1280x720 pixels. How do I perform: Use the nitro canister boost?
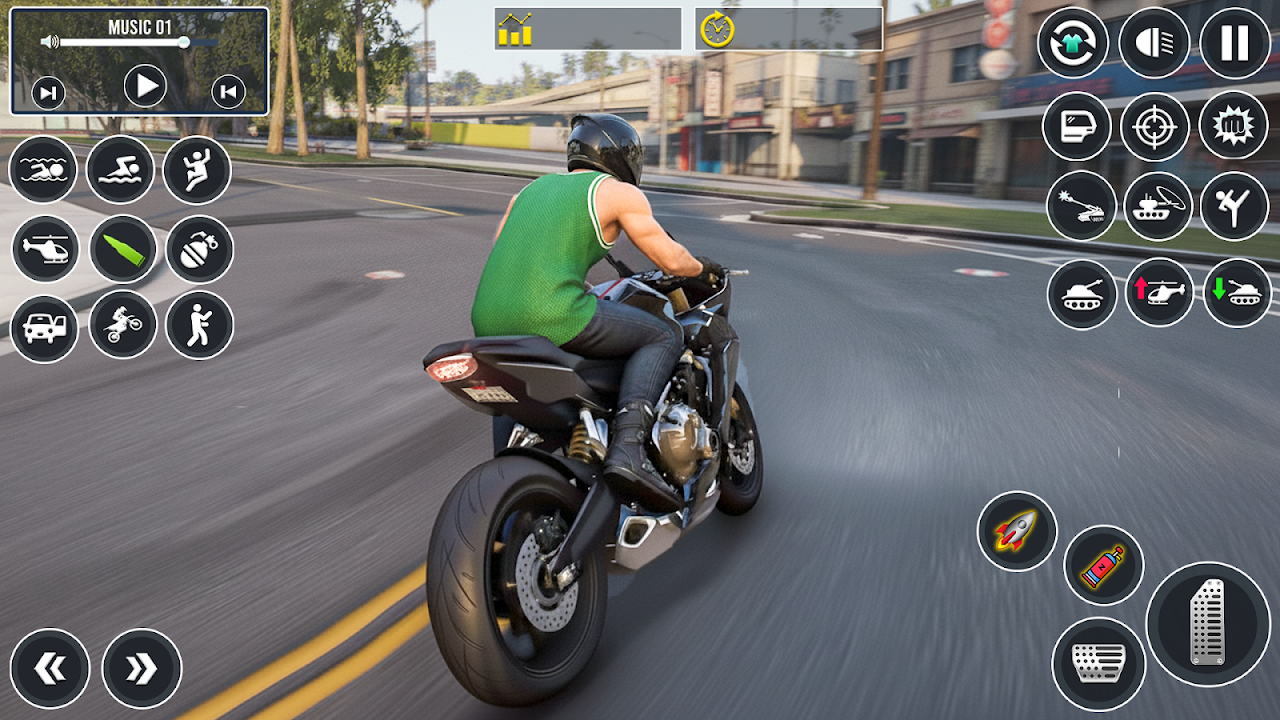(x=1103, y=565)
